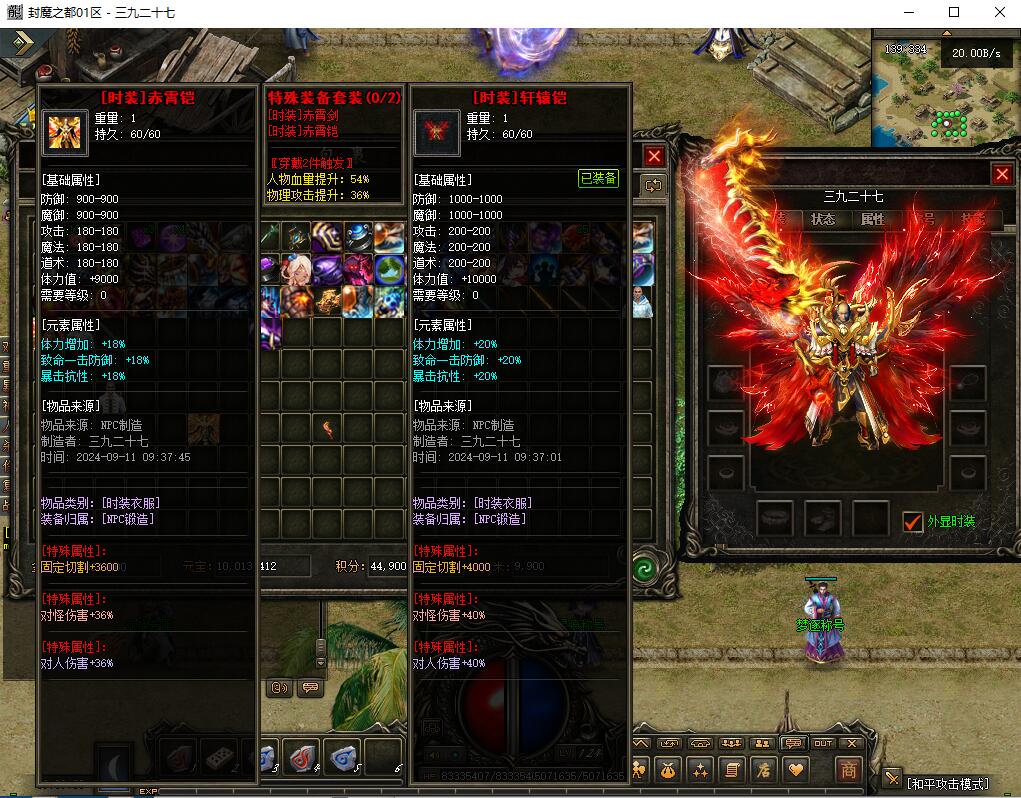Close the character equipment panel
The image size is (1021, 798).
pos(1002,174)
